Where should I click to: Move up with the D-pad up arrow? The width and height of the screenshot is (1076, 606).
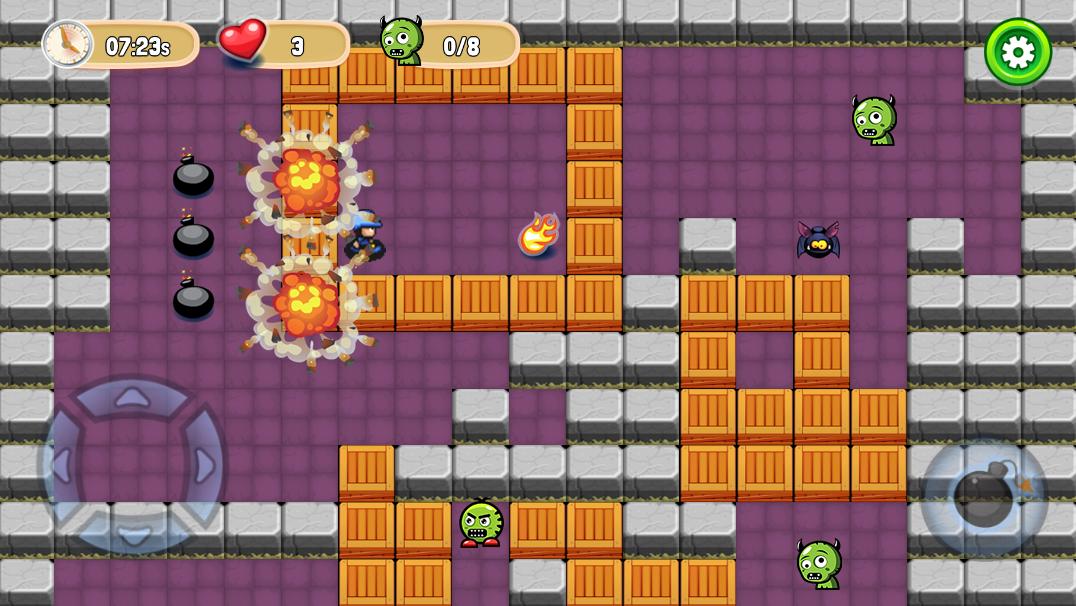pos(132,399)
